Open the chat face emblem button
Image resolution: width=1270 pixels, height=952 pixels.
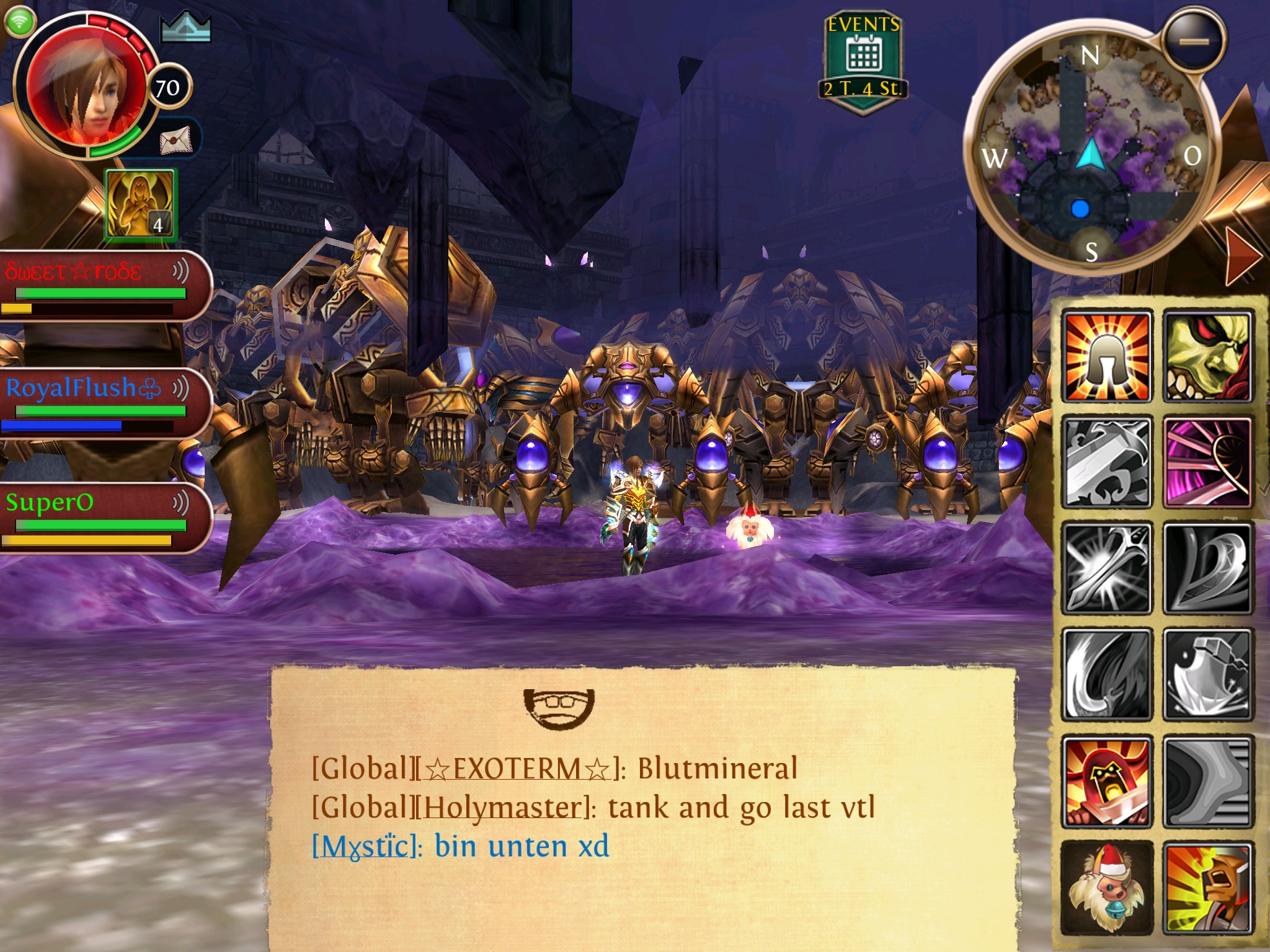(559, 707)
